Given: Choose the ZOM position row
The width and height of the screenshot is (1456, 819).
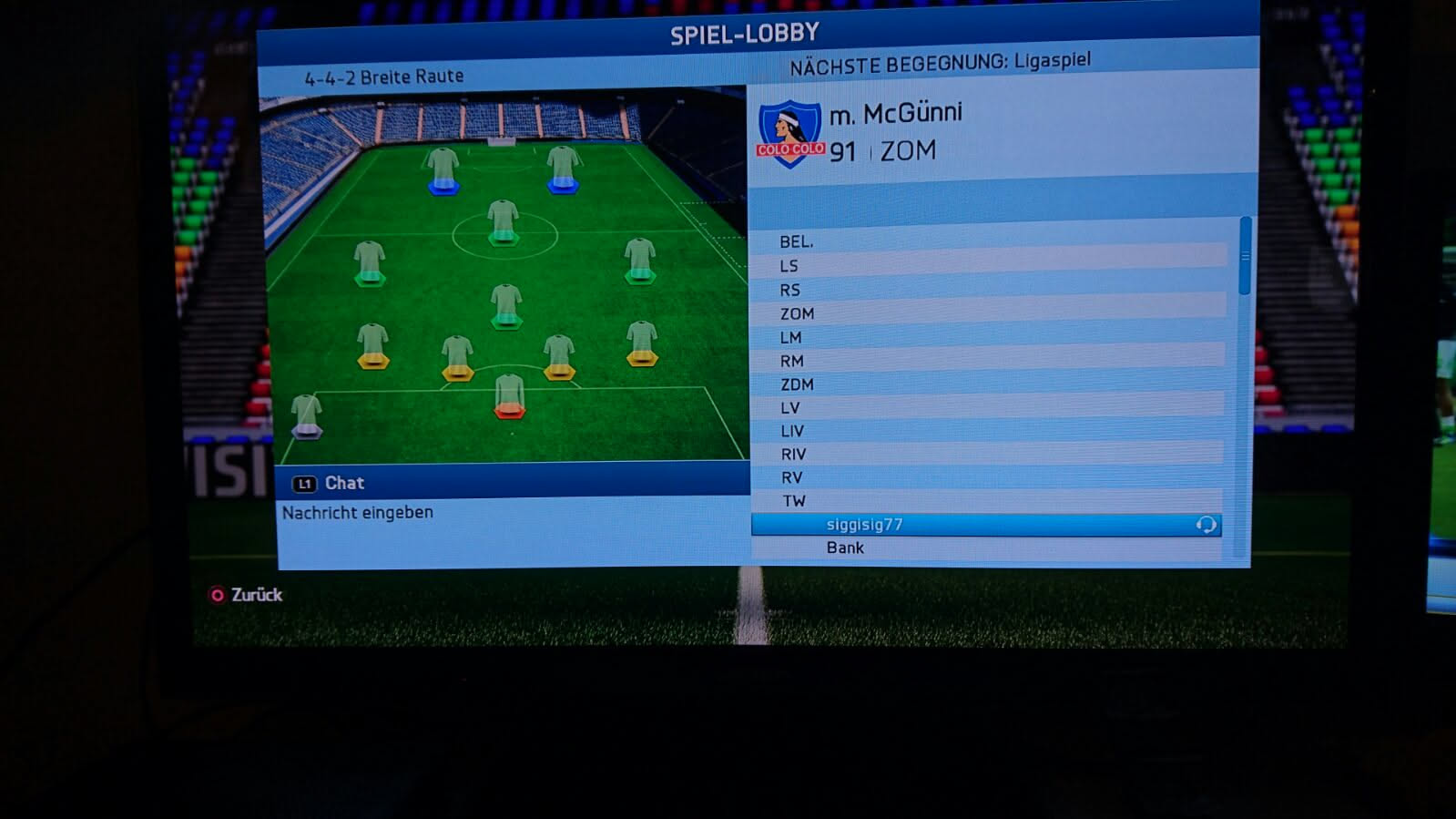Looking at the screenshot, I should pyautogui.click(x=988, y=313).
